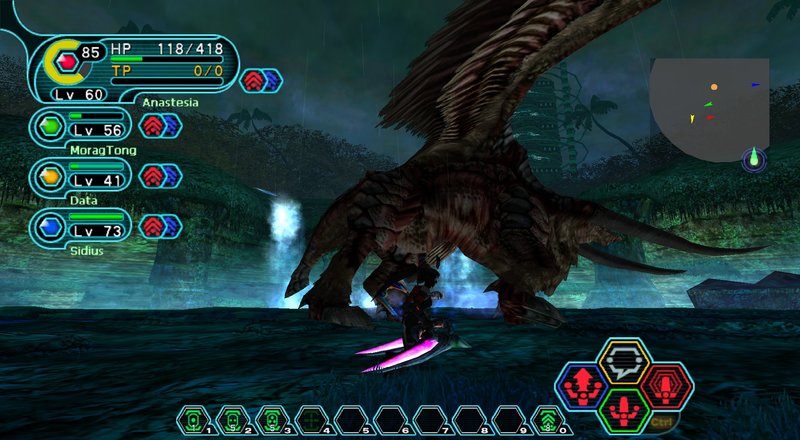Activate the green-bordered attack action
Screen dimensions: 800x440
[x=625, y=408]
